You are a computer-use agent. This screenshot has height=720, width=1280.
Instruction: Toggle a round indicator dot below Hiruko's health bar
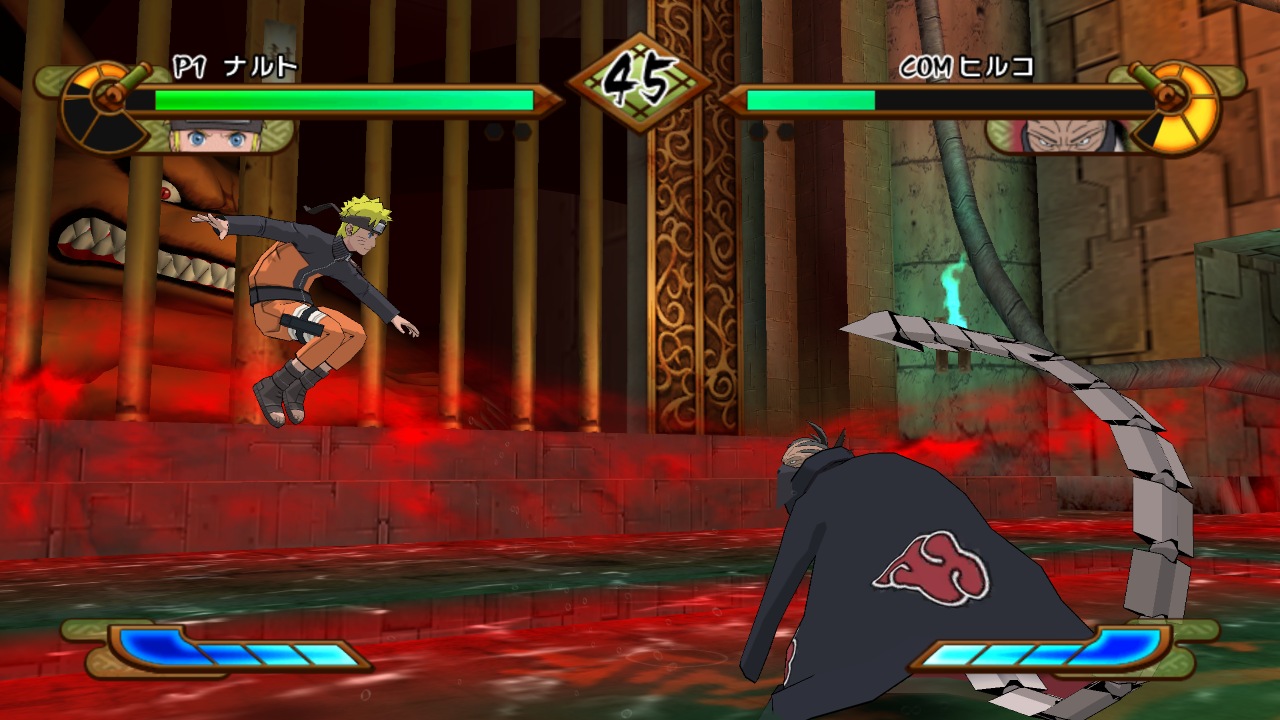point(760,131)
